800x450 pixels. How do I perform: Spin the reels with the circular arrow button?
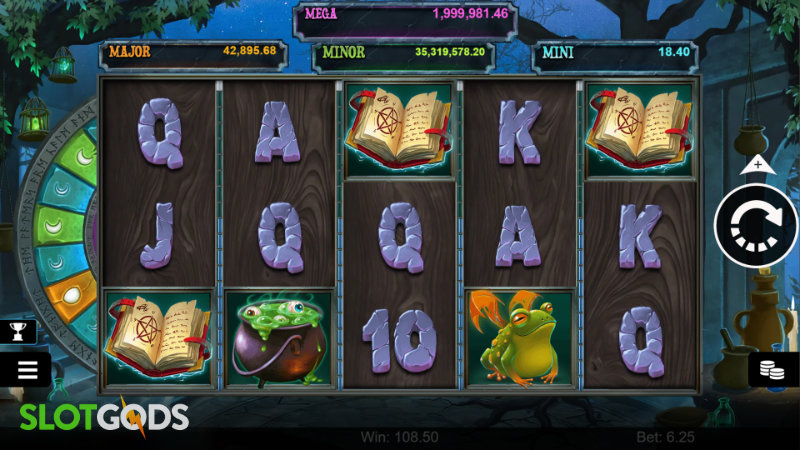point(755,226)
